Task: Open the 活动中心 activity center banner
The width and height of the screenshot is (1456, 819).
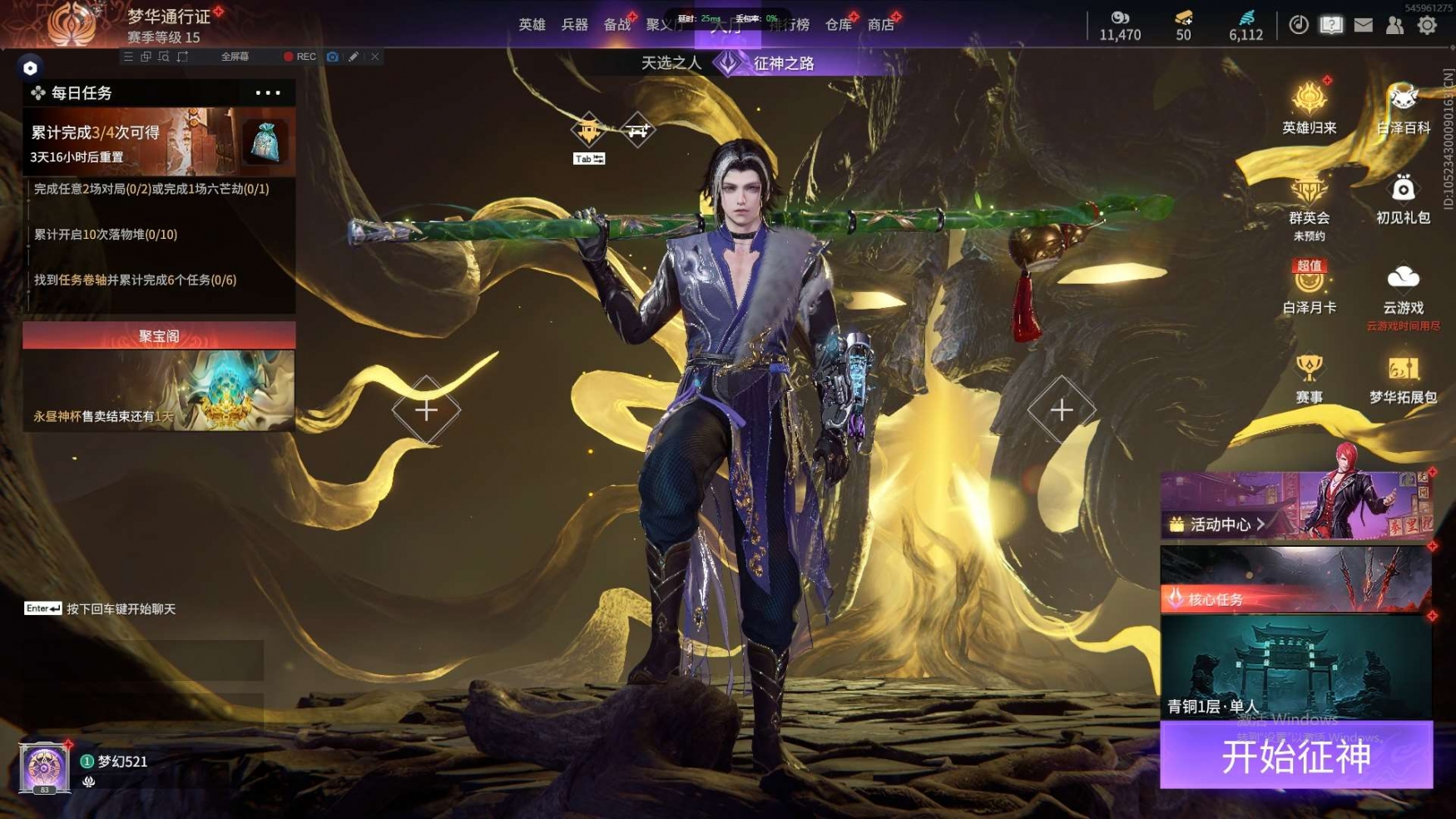Action: pos(1295,506)
